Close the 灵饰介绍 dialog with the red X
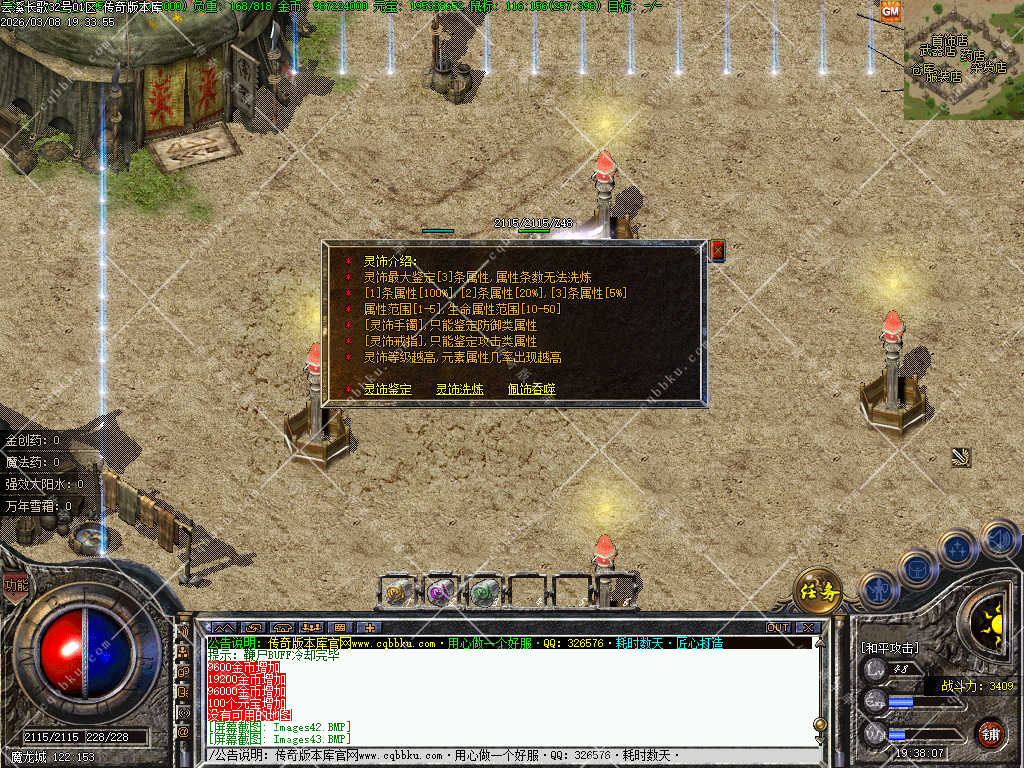This screenshot has width=1024, height=768. coord(717,251)
